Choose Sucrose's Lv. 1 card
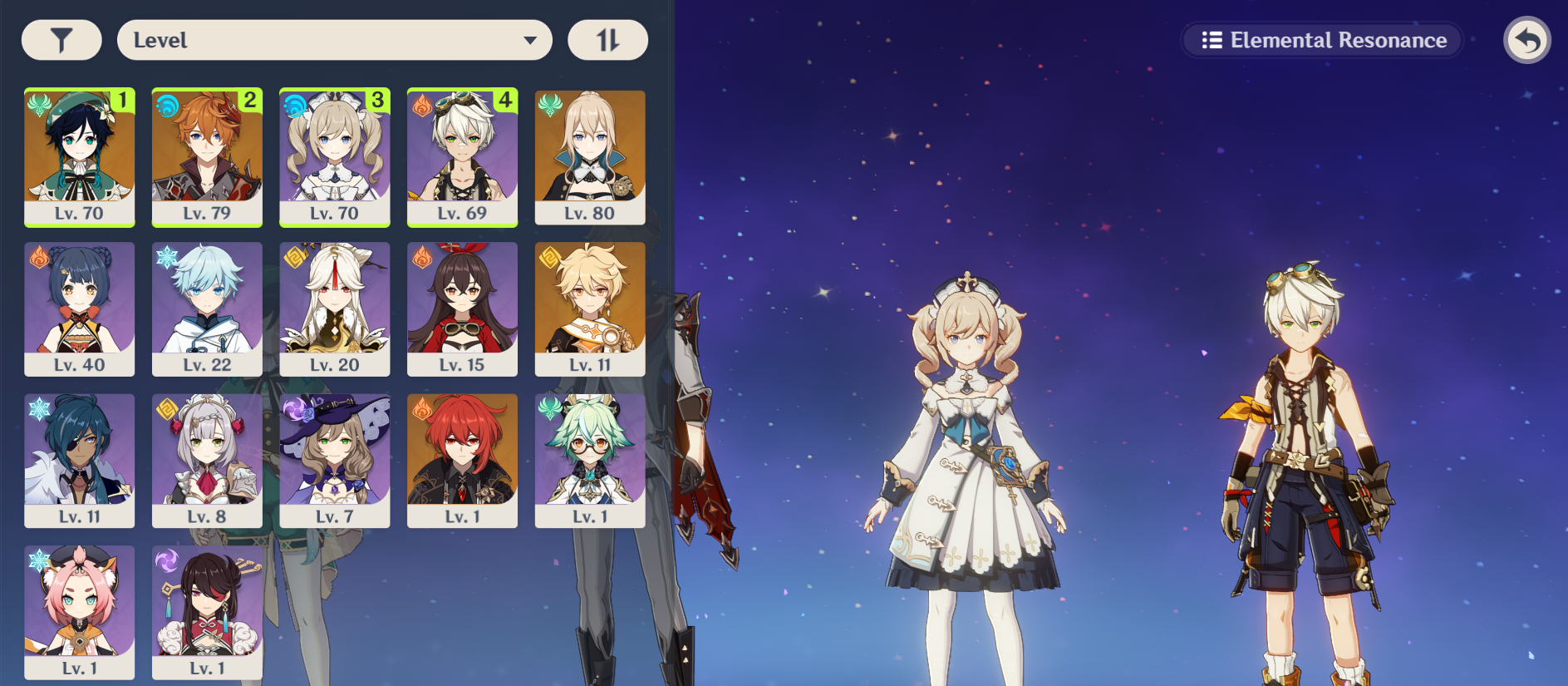The width and height of the screenshot is (1568, 686). (x=590, y=460)
